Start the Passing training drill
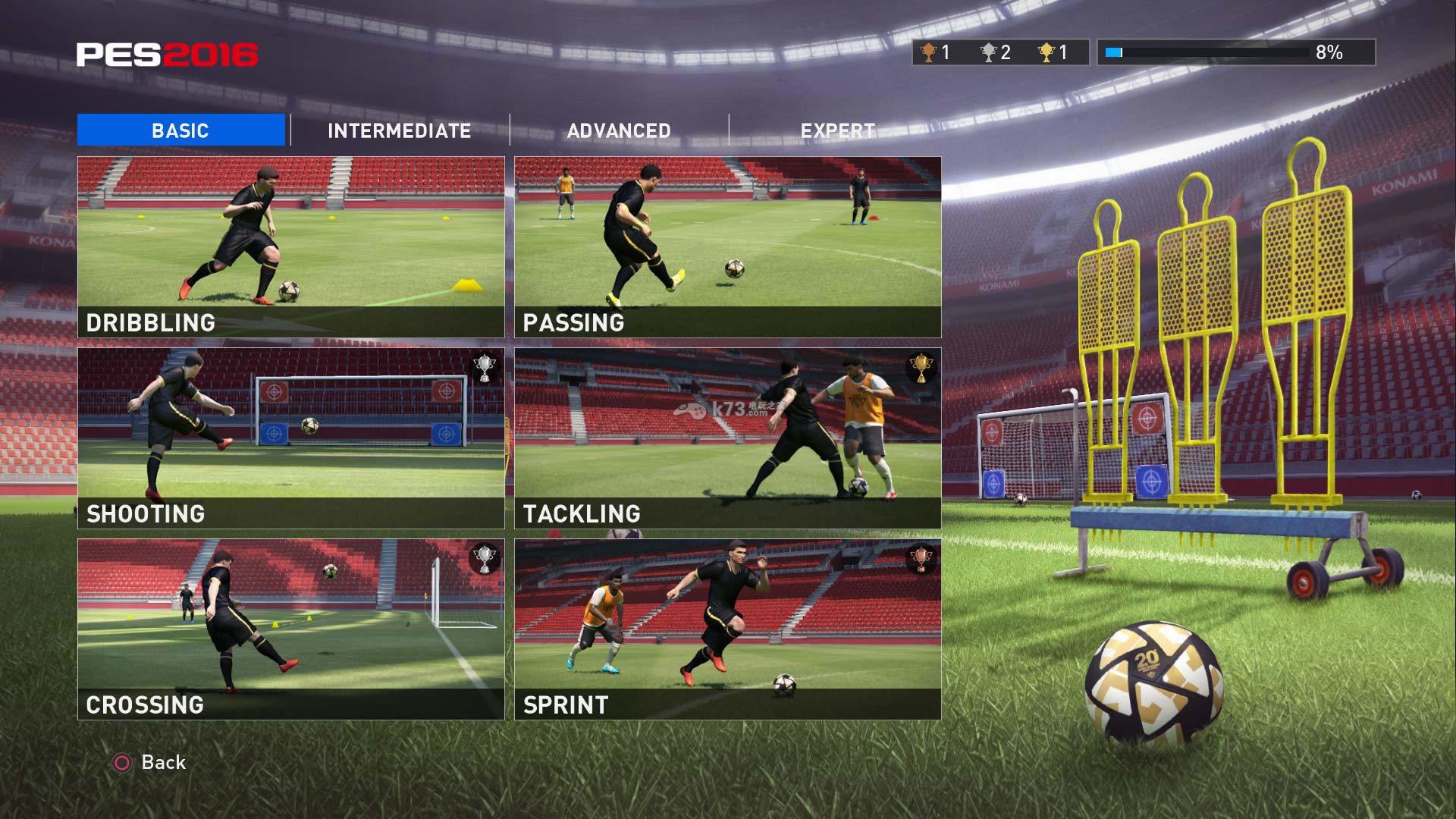This screenshot has width=1456, height=819. (727, 247)
